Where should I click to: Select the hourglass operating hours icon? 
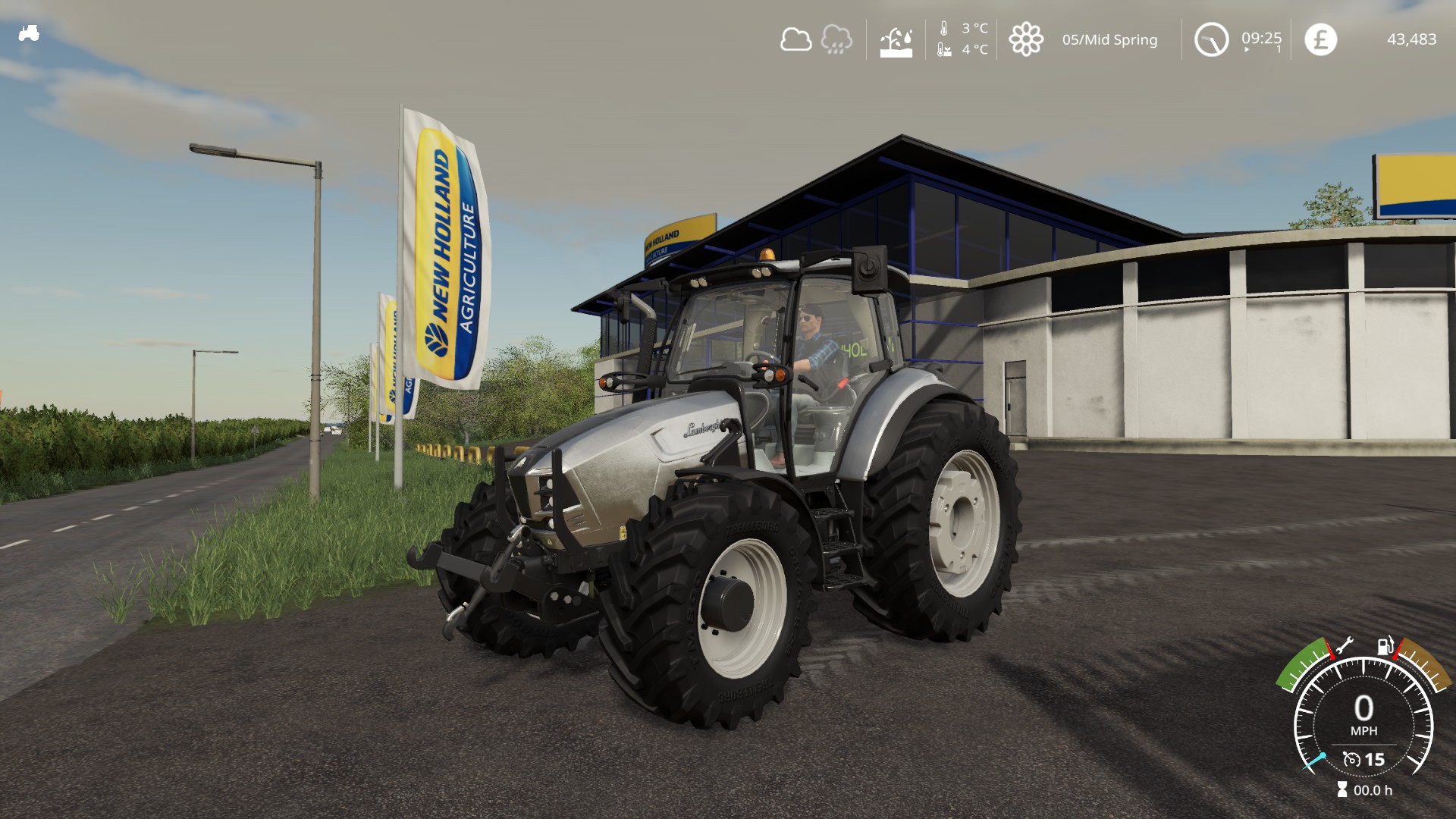pos(1342,789)
